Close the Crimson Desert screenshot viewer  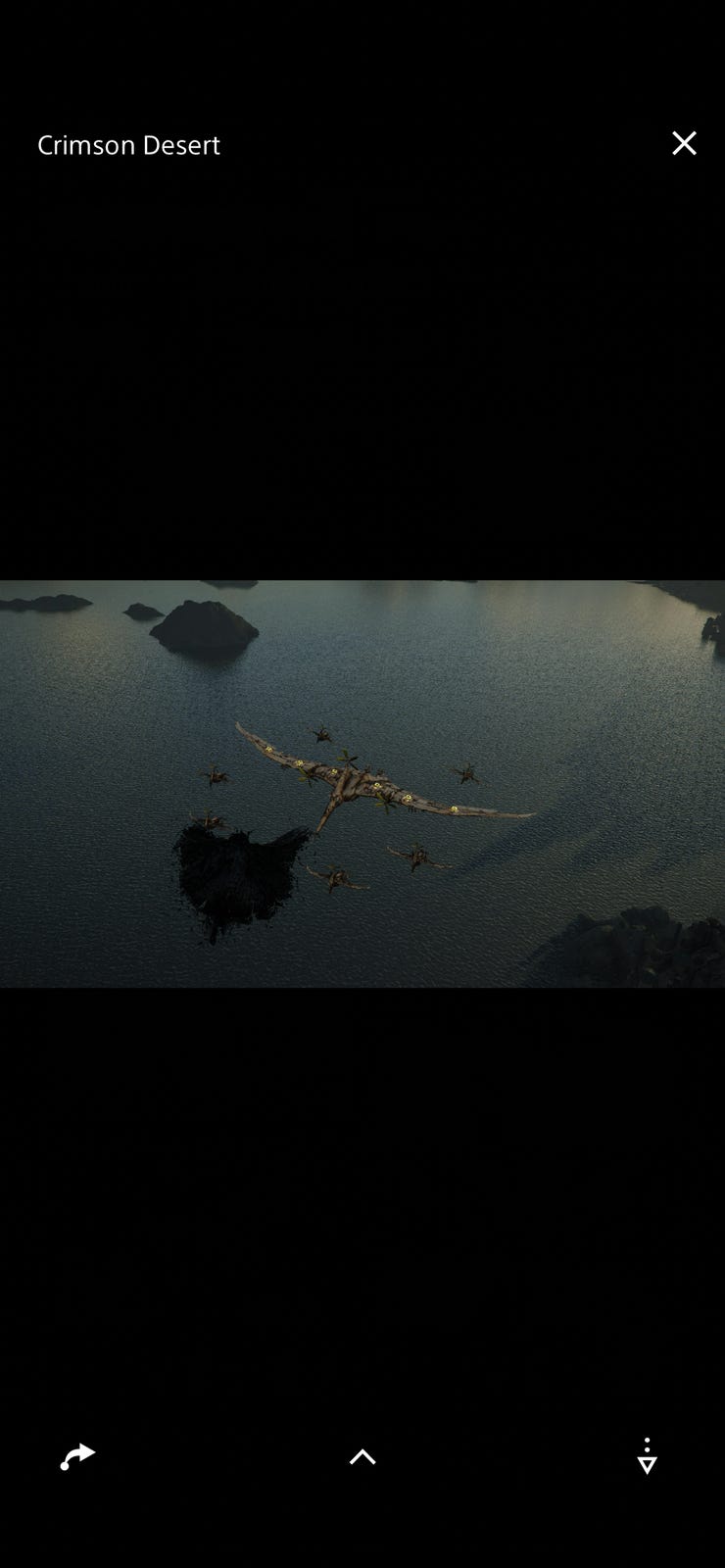(684, 144)
